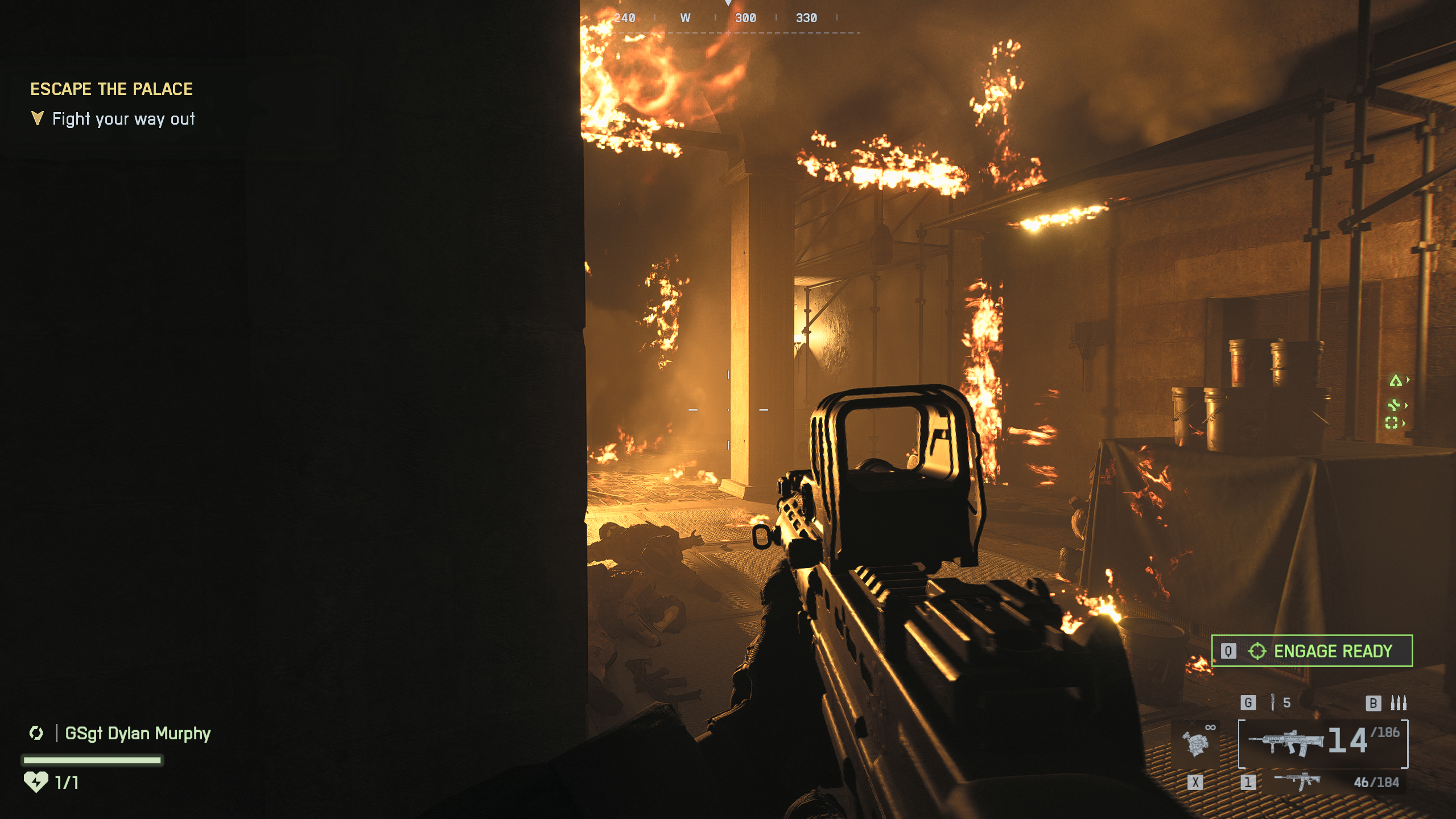Switch to the secondary carbine weapon slot
Image resolution: width=1456 pixels, height=819 pixels.
1297,781
